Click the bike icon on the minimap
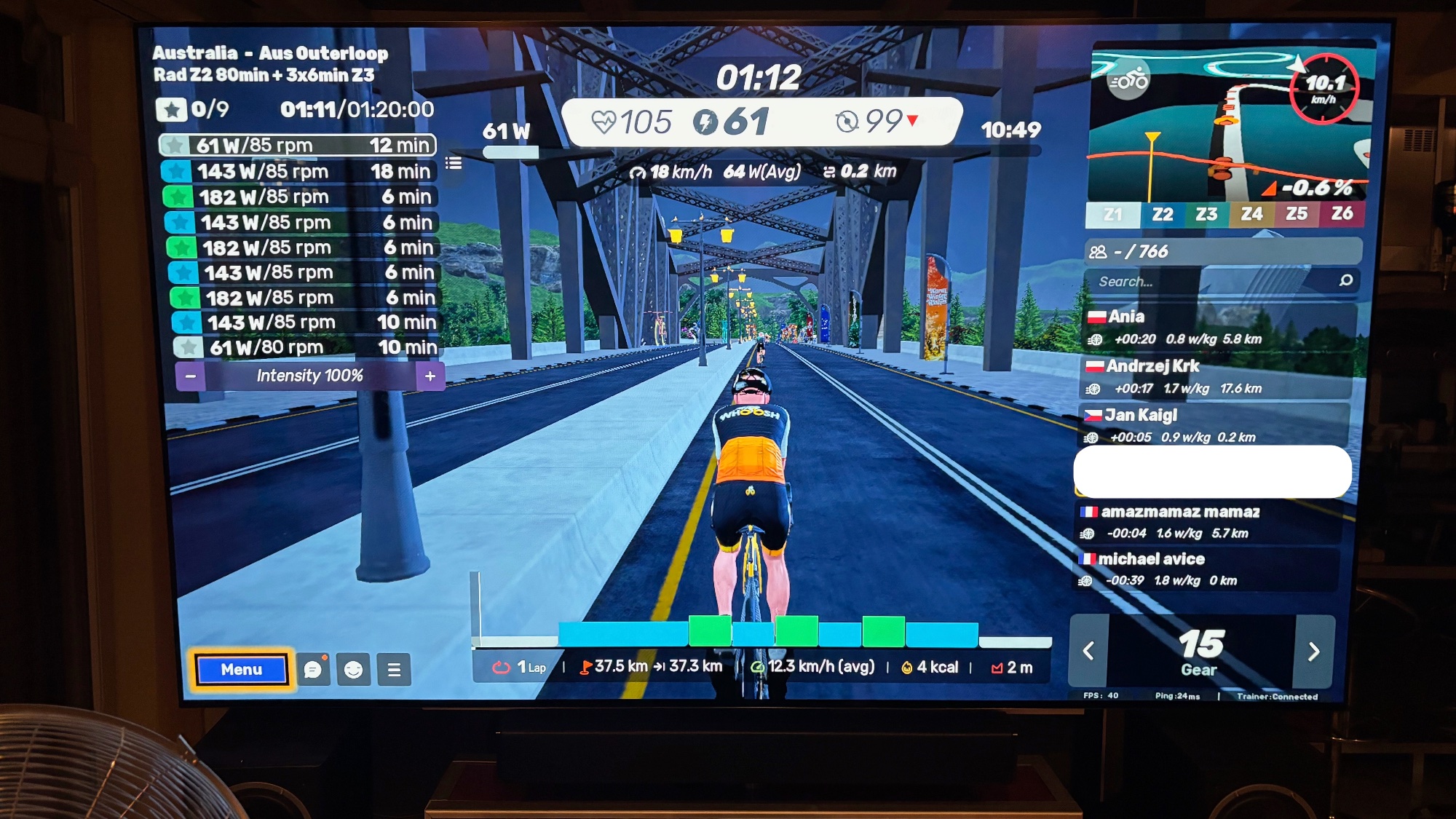The image size is (1456, 819). click(x=1128, y=81)
